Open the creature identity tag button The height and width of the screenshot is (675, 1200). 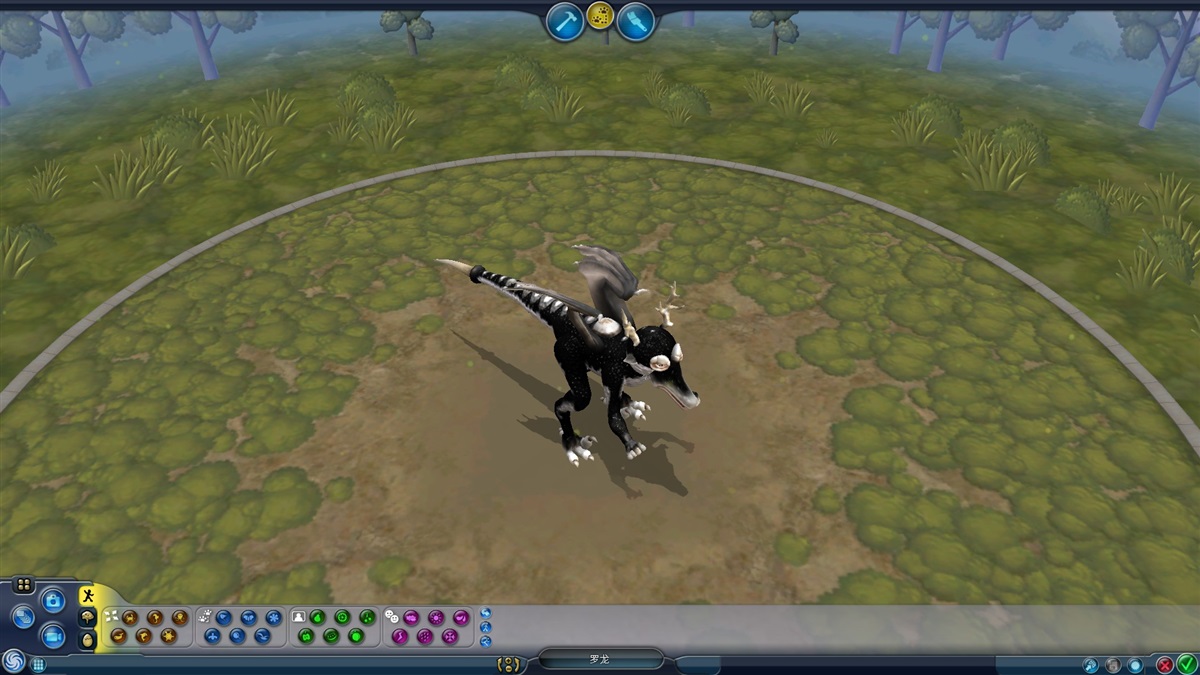[x=510, y=664]
